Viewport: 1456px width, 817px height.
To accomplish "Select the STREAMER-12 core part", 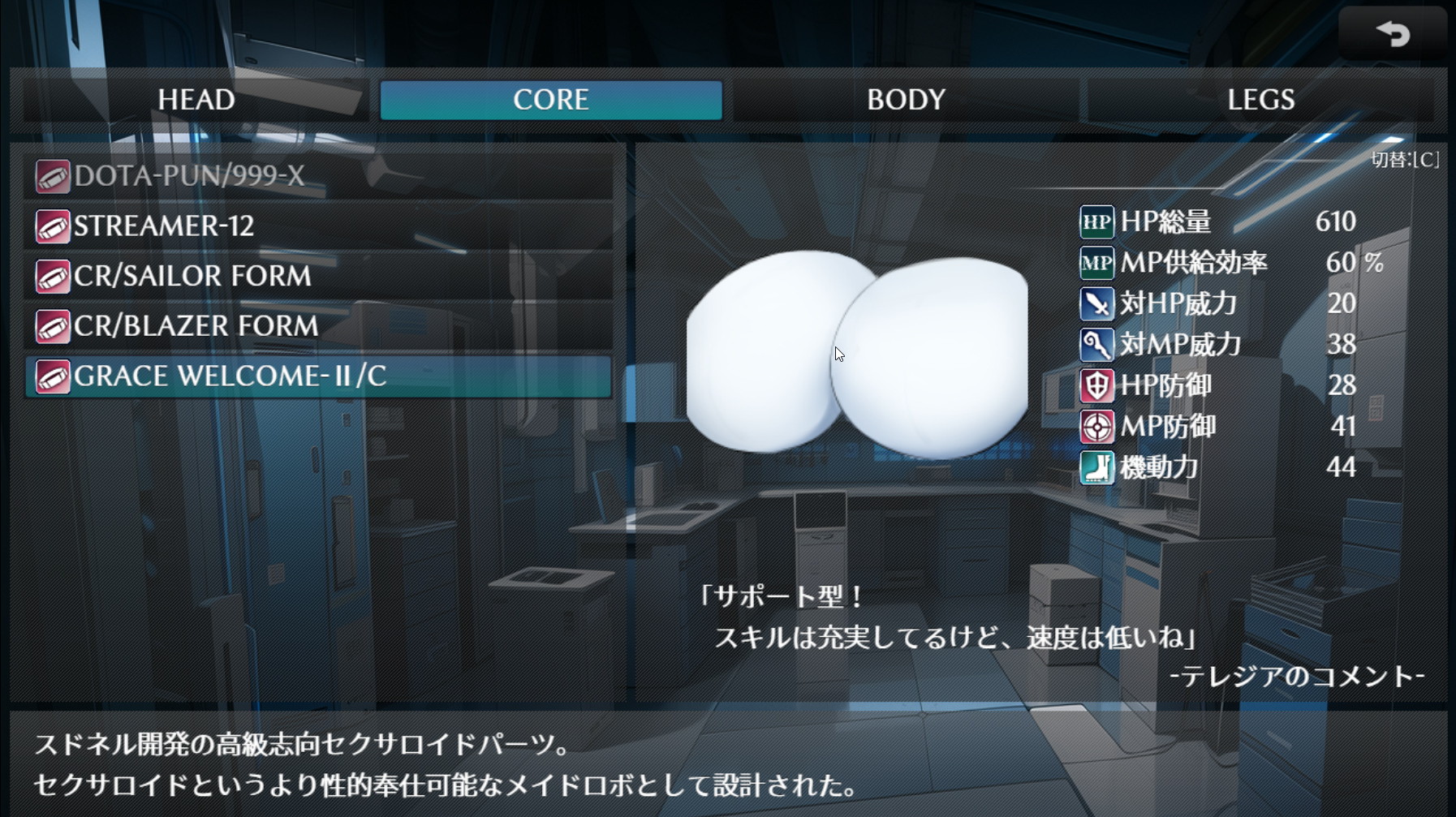I will 318,226.
